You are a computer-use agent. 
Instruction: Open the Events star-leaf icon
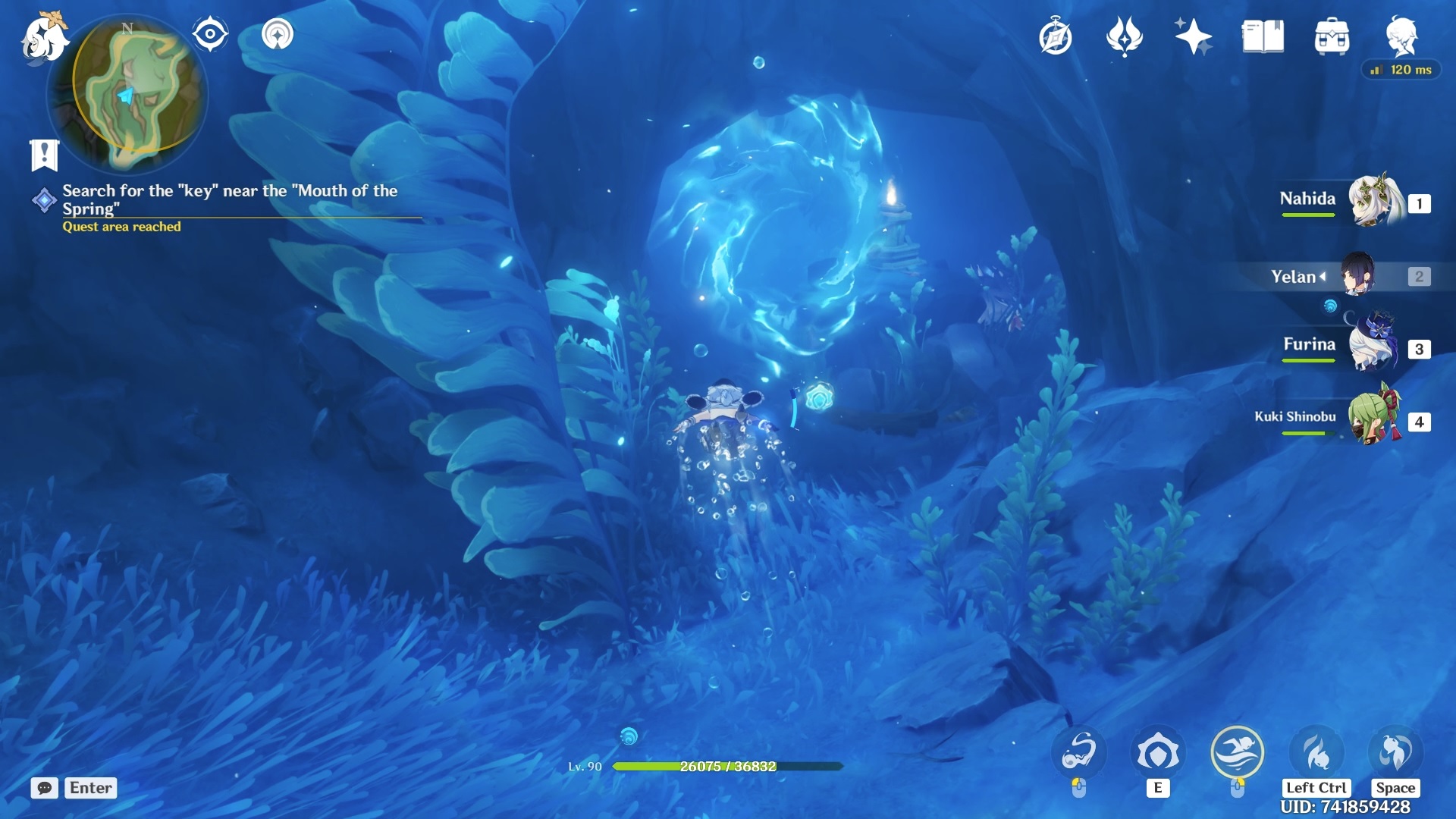click(1124, 36)
